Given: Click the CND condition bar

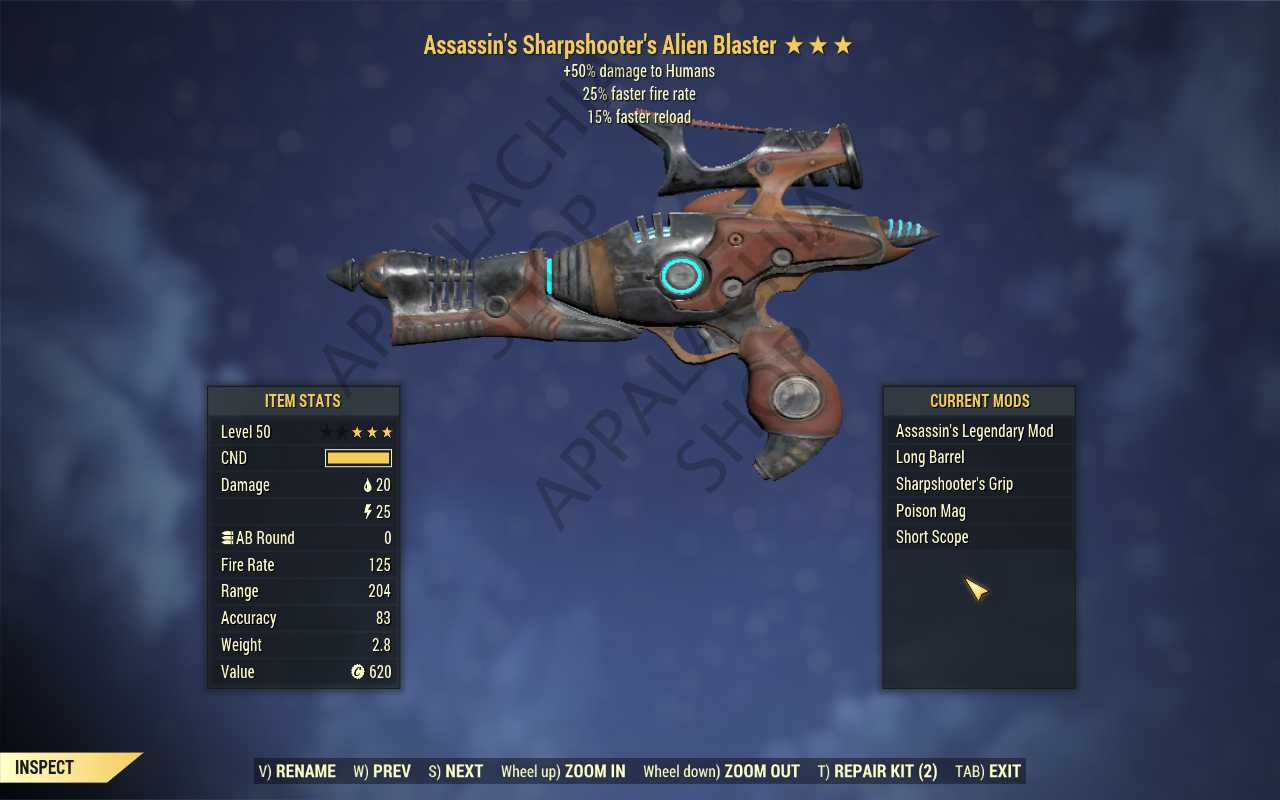Looking at the screenshot, I should [357, 458].
